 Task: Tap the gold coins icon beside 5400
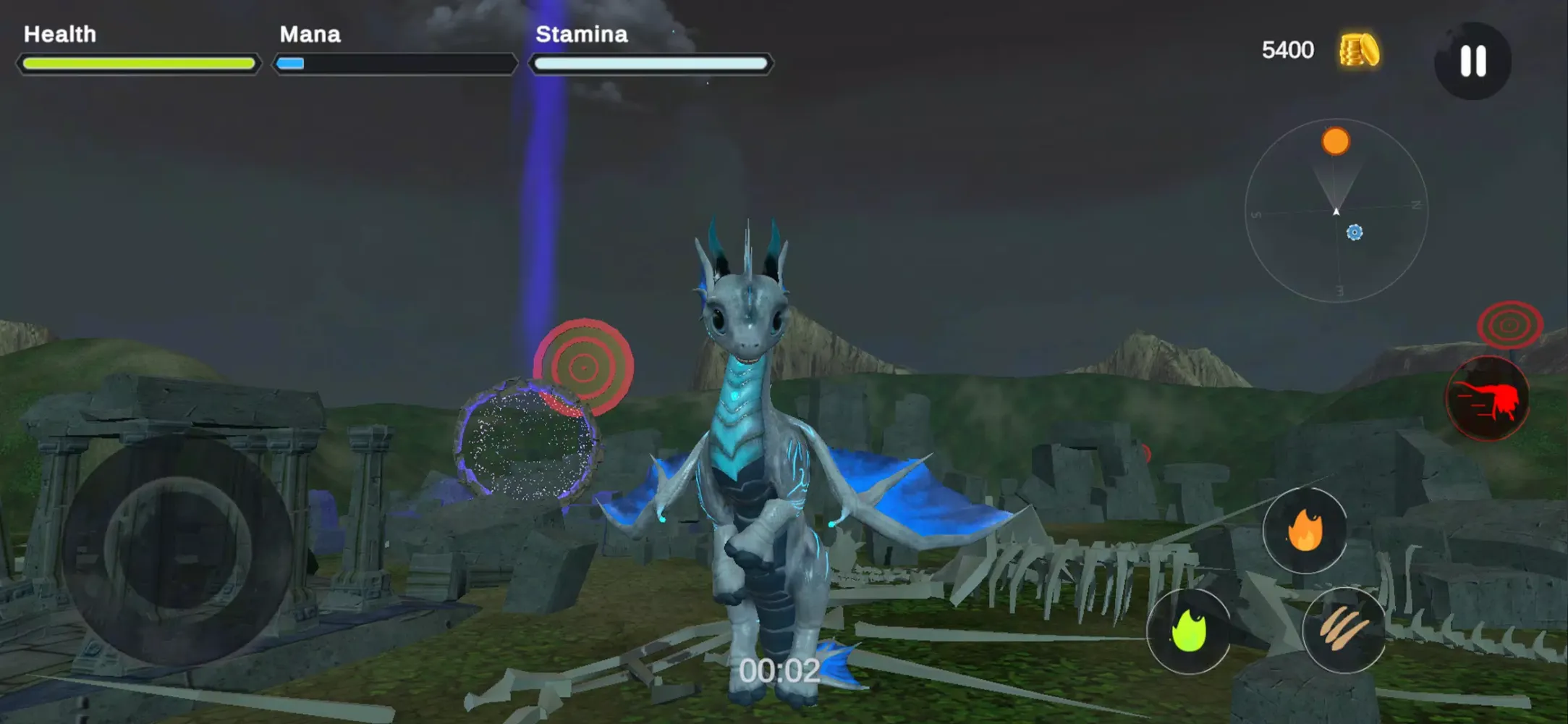pos(1359,49)
